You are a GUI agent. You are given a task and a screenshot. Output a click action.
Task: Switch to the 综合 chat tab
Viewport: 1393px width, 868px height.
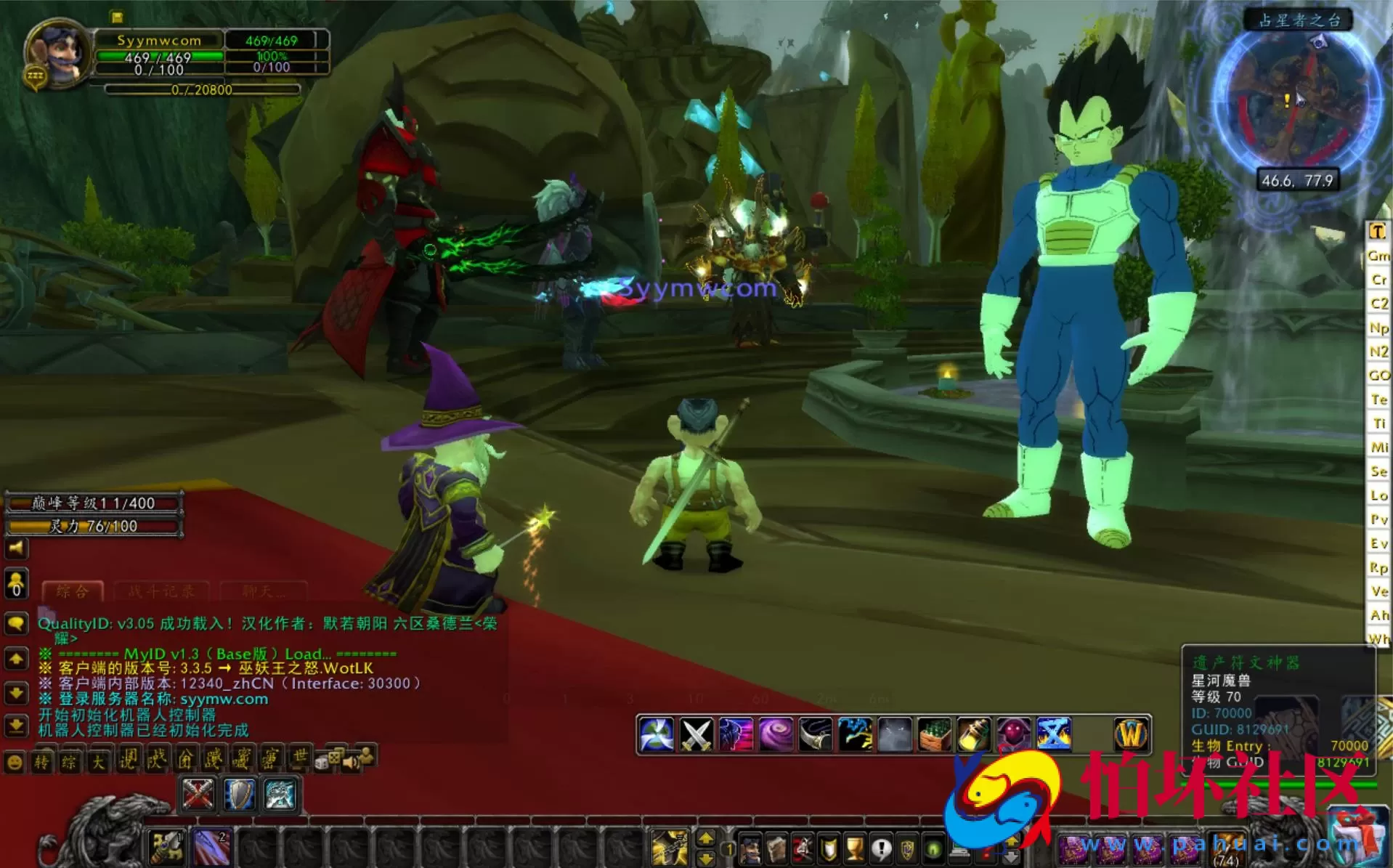tap(73, 591)
